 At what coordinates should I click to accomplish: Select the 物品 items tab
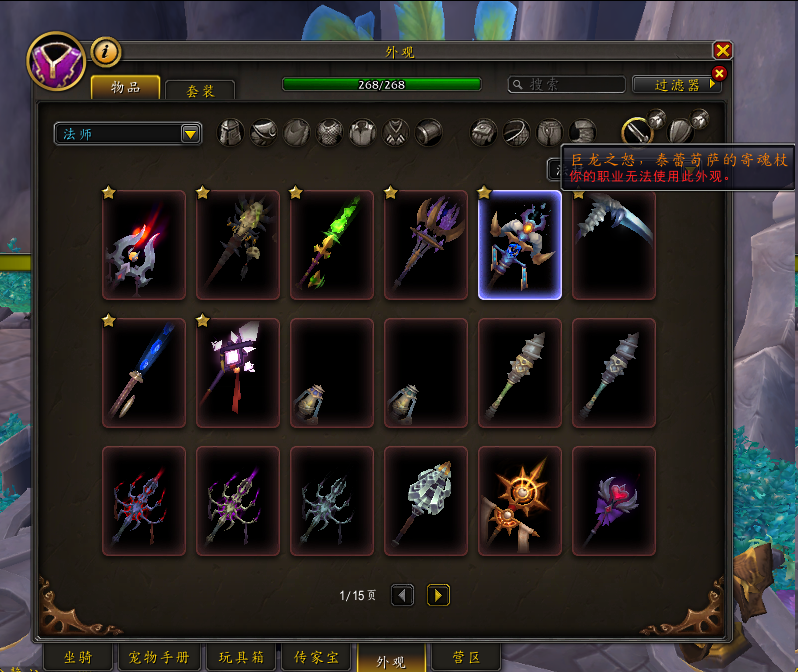pos(125,88)
